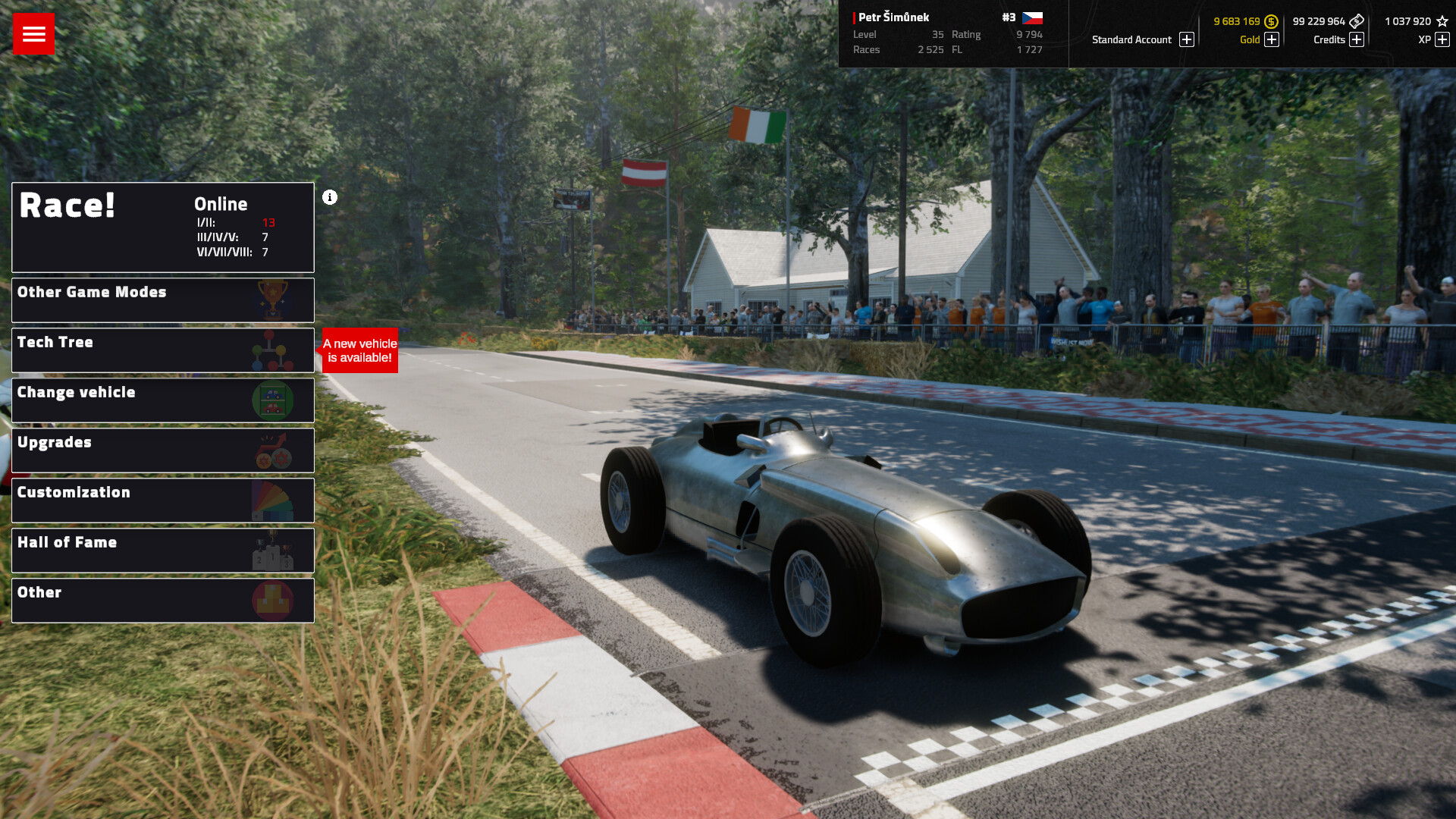Open the Tech Tree

pos(162,350)
